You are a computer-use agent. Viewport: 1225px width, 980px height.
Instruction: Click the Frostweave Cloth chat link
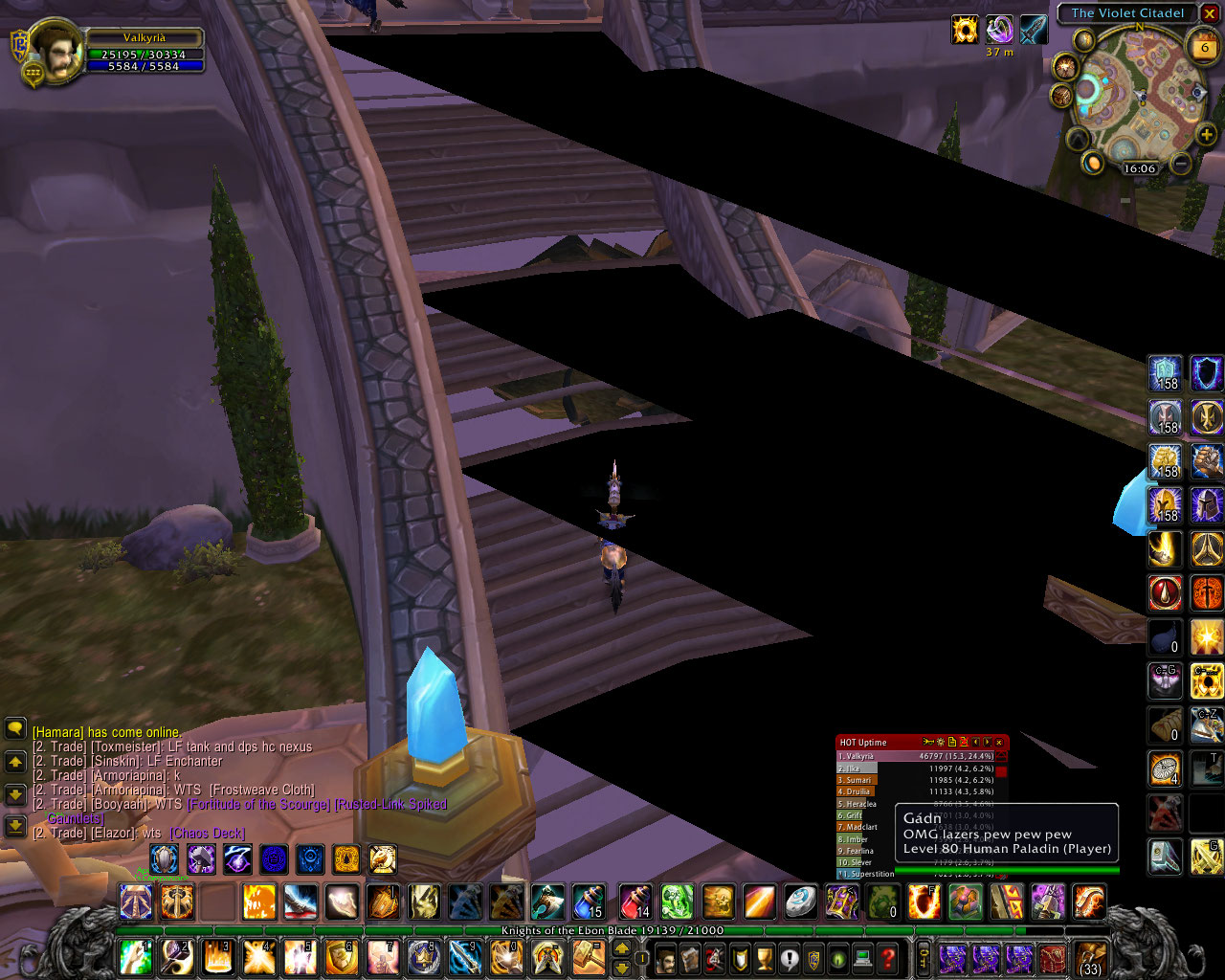[263, 791]
